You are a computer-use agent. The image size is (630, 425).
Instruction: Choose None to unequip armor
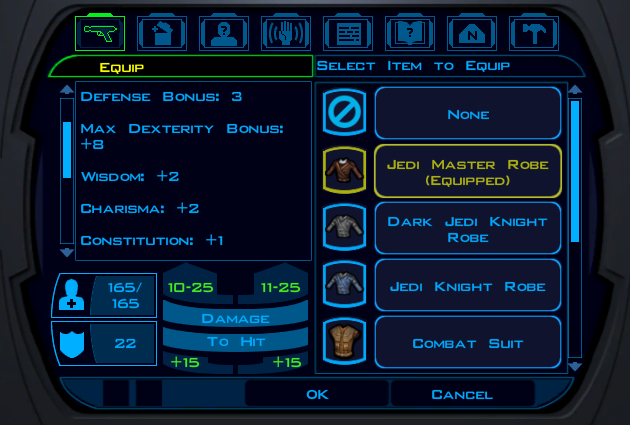[x=467, y=114]
